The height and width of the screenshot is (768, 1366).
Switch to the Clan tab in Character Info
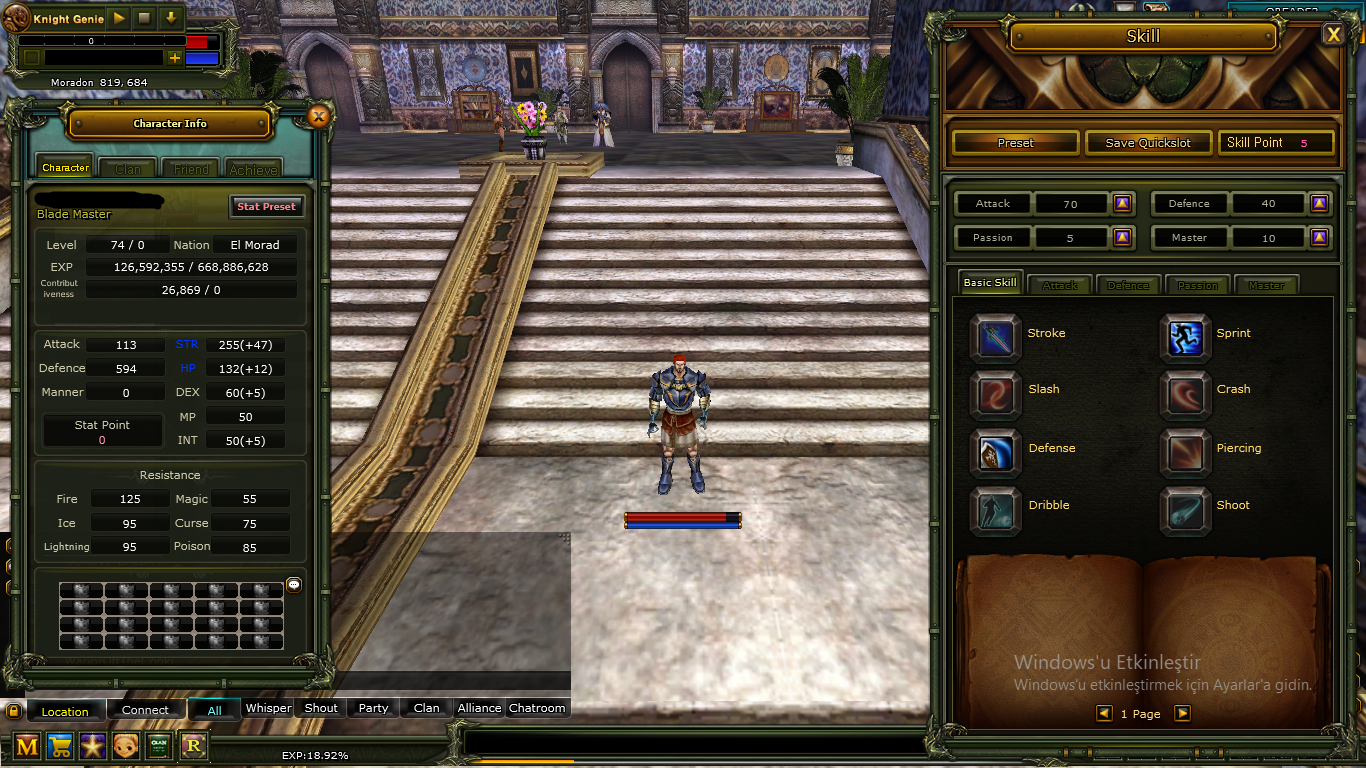pyautogui.click(x=127, y=167)
